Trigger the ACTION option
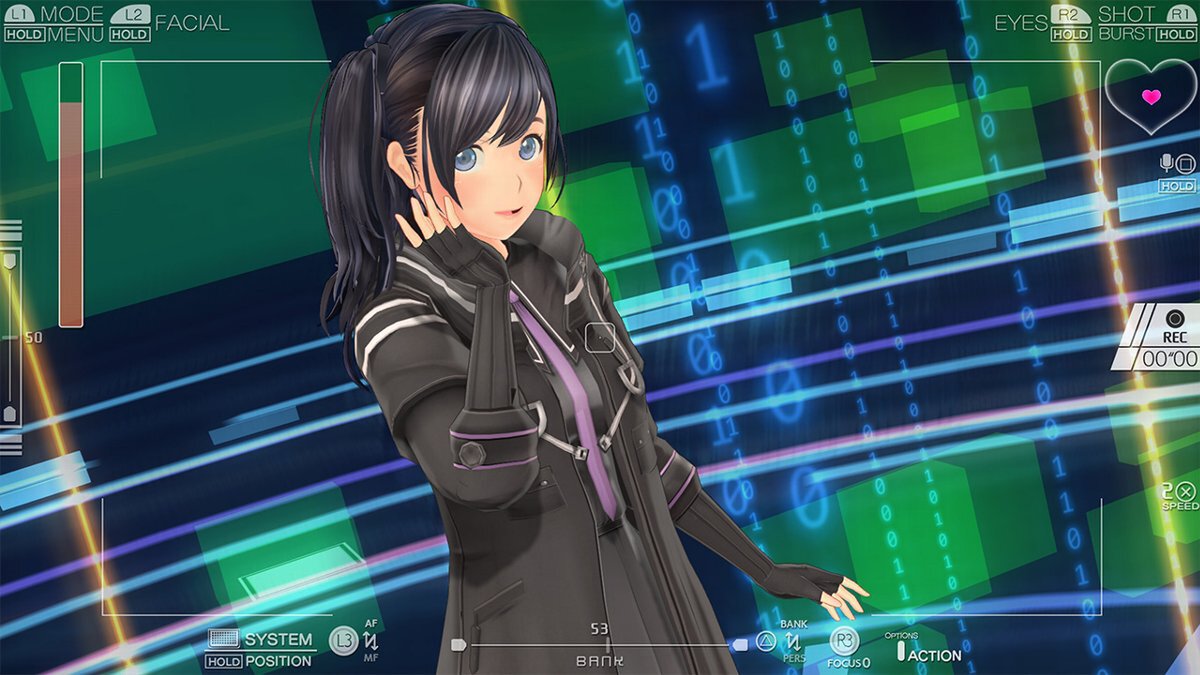Viewport: 1200px width, 675px height. [x=935, y=655]
